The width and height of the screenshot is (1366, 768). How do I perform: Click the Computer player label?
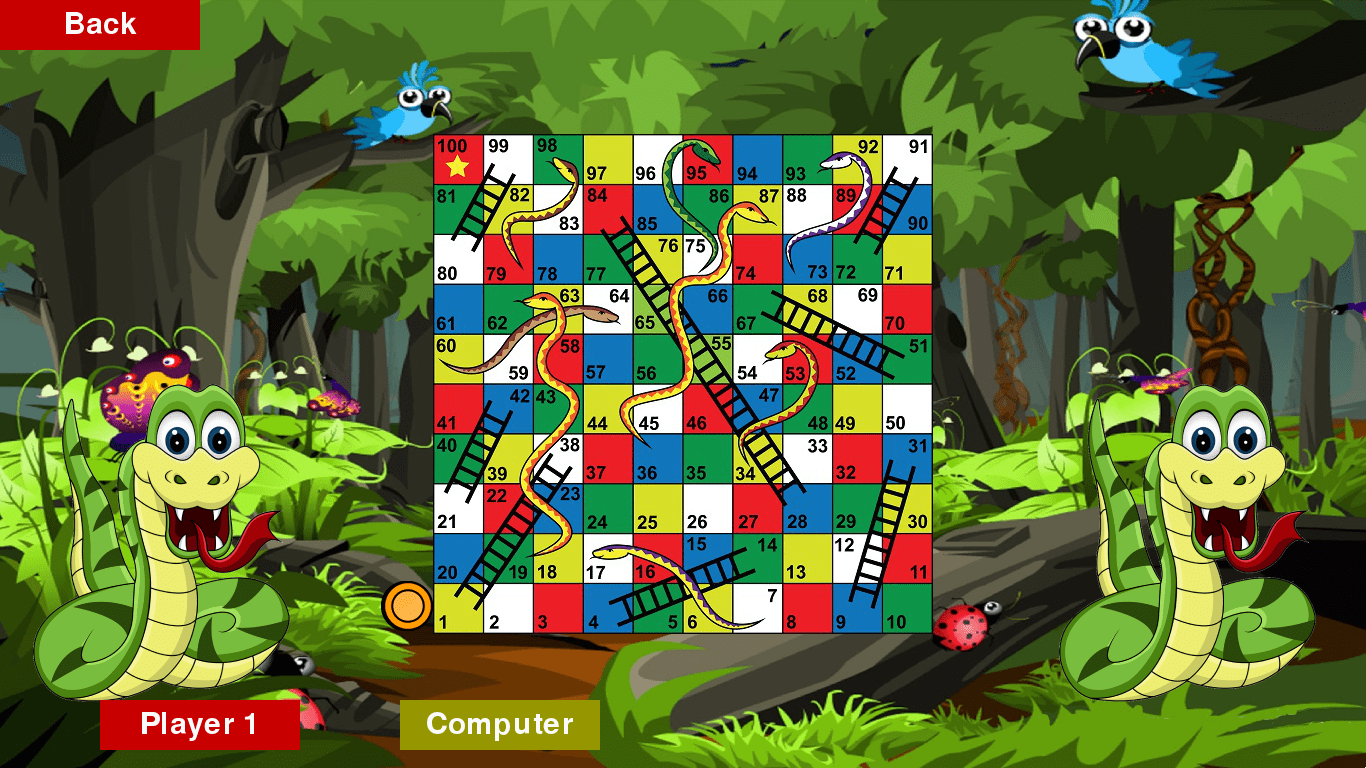click(499, 725)
